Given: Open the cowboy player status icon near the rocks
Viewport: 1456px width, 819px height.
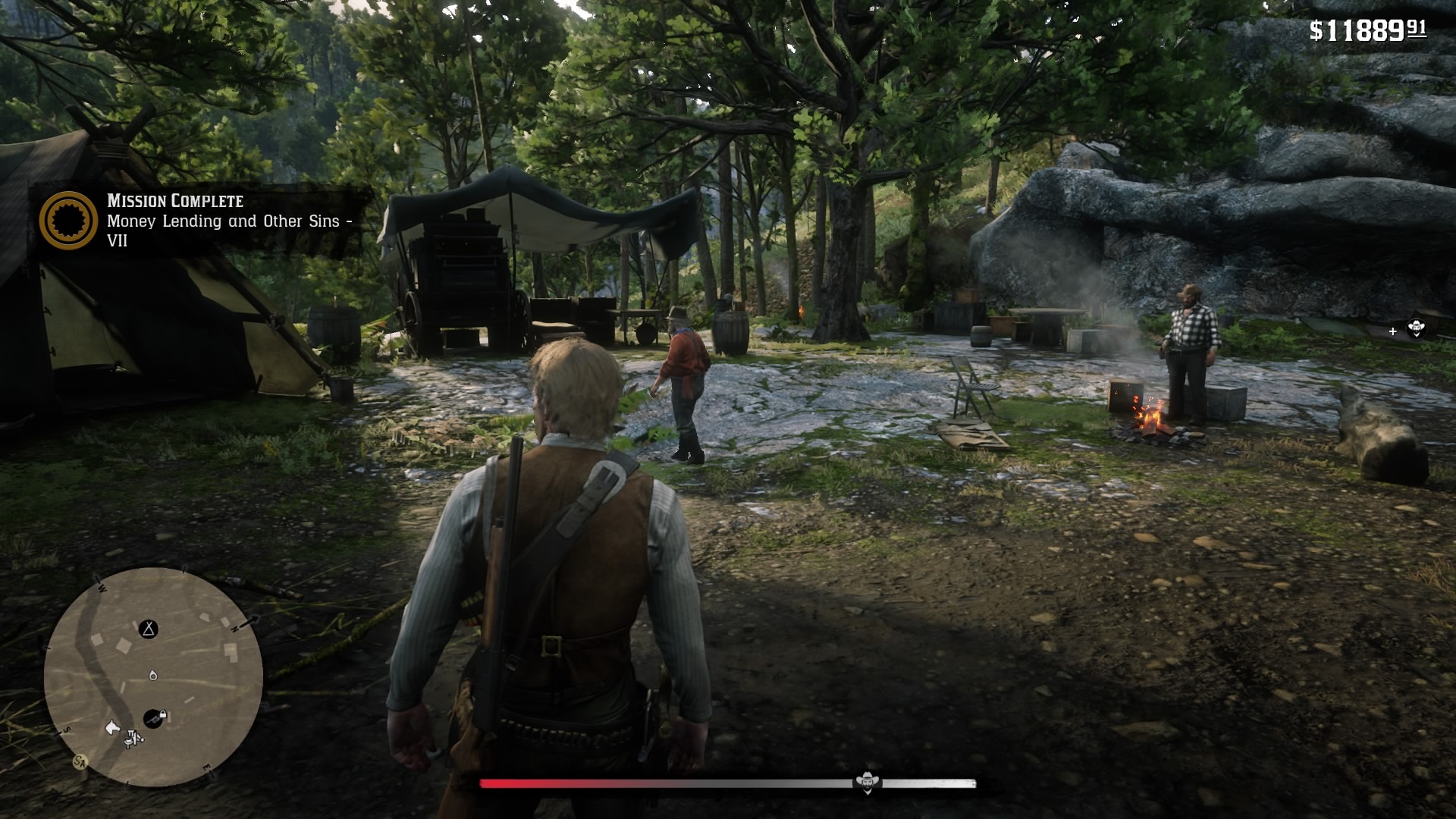Looking at the screenshot, I should 1417,331.
